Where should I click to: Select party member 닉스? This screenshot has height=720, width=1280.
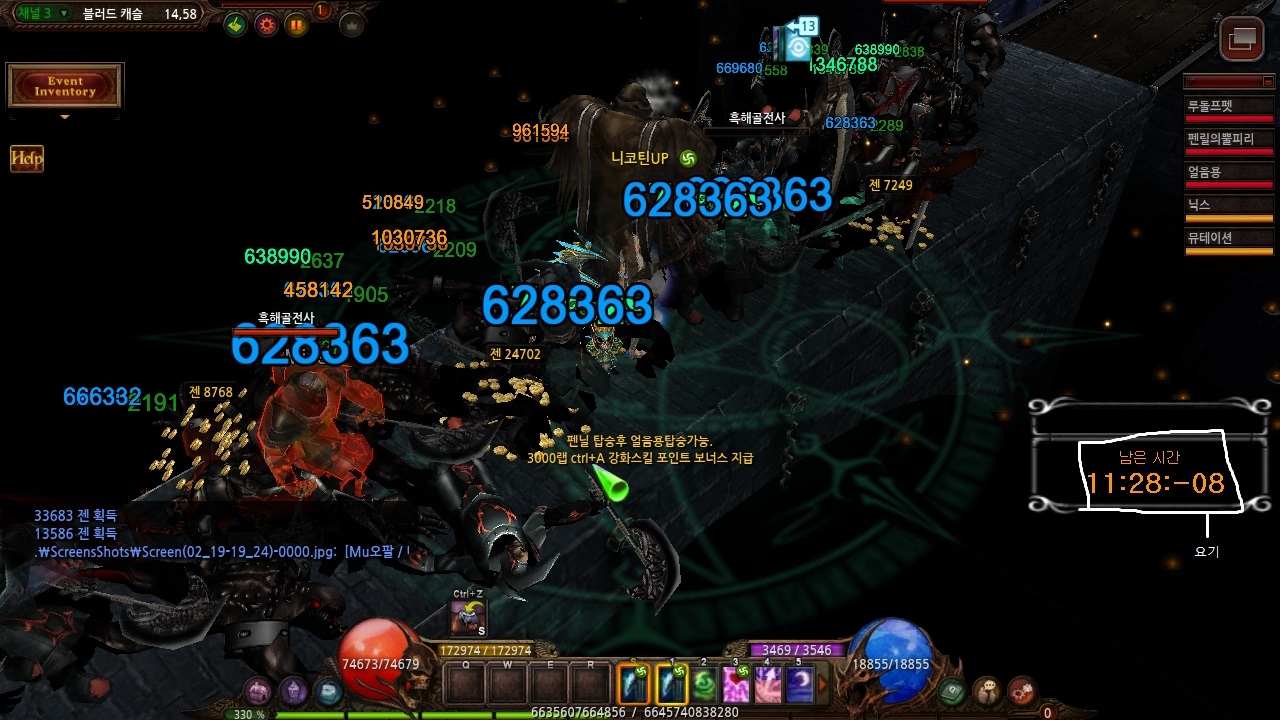(1228, 205)
